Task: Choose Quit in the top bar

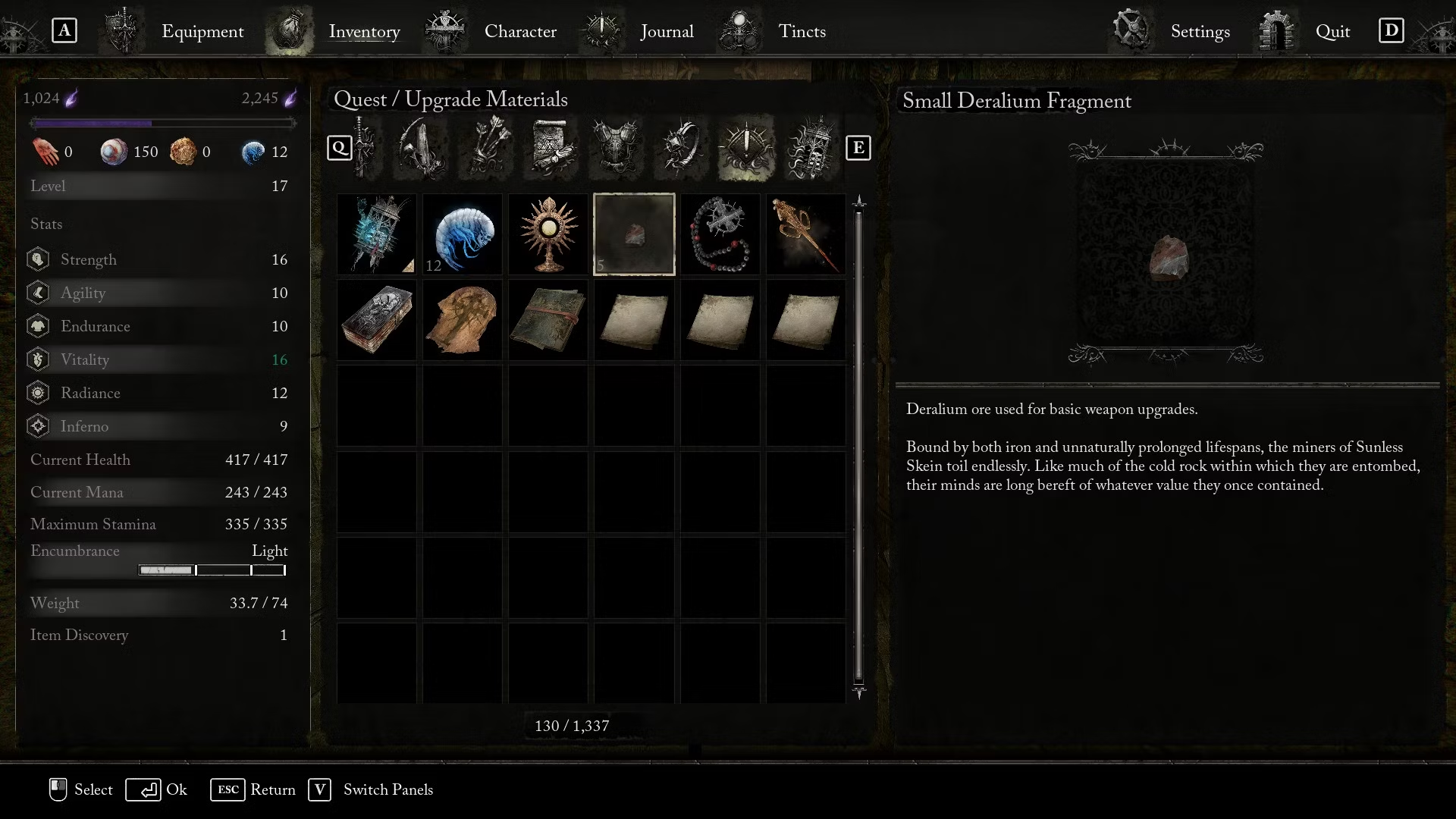Action: tap(1332, 32)
